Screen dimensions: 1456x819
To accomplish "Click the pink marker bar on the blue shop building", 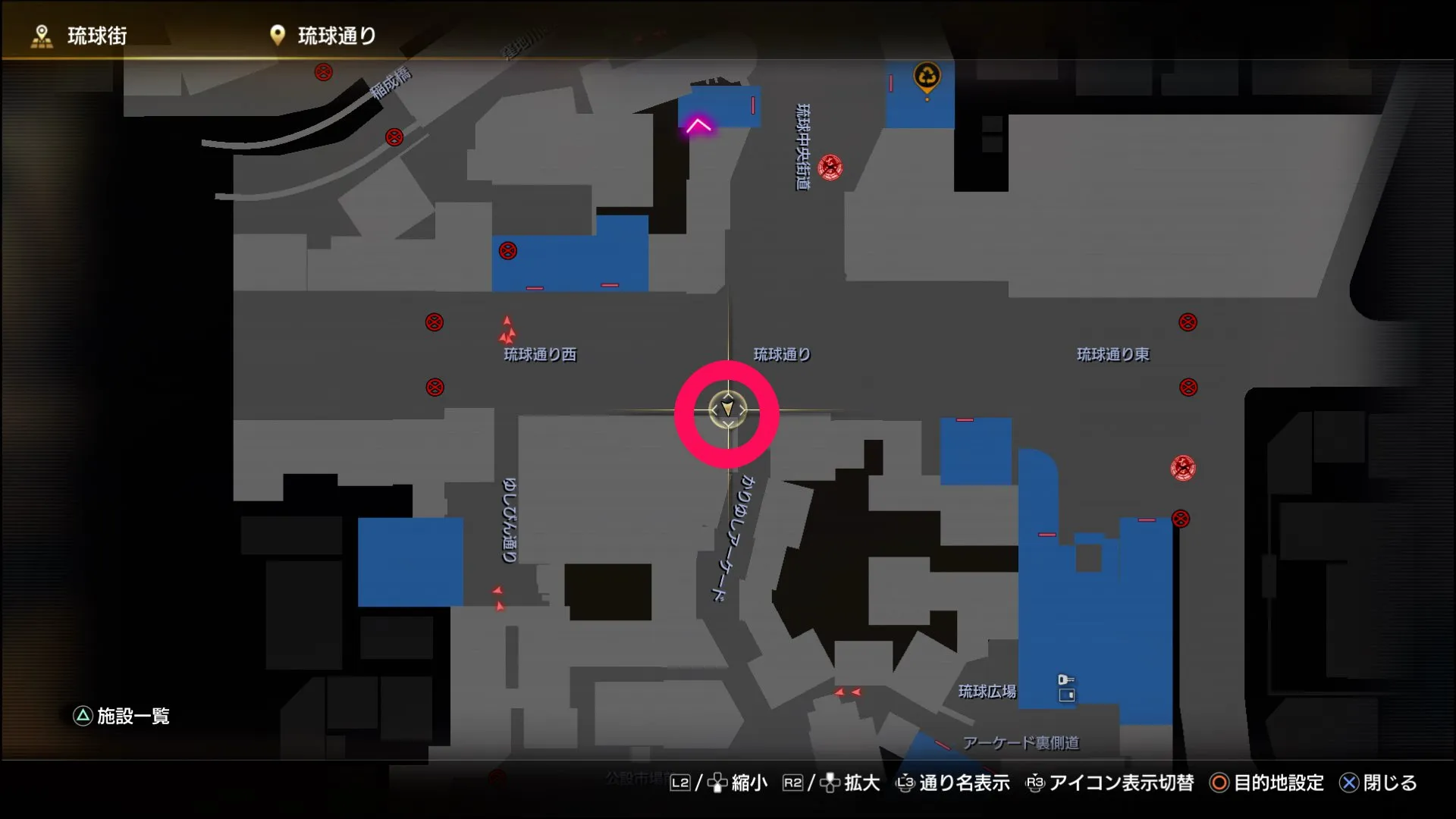I will pyautogui.click(x=965, y=420).
